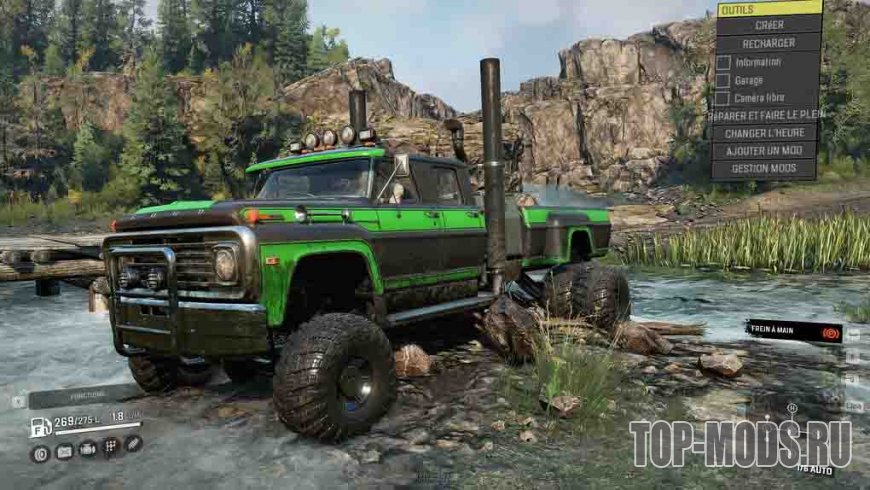Click the TOP-MODS.RU watermark link
Image resolution: width=870 pixels, height=490 pixels.
tap(740, 443)
